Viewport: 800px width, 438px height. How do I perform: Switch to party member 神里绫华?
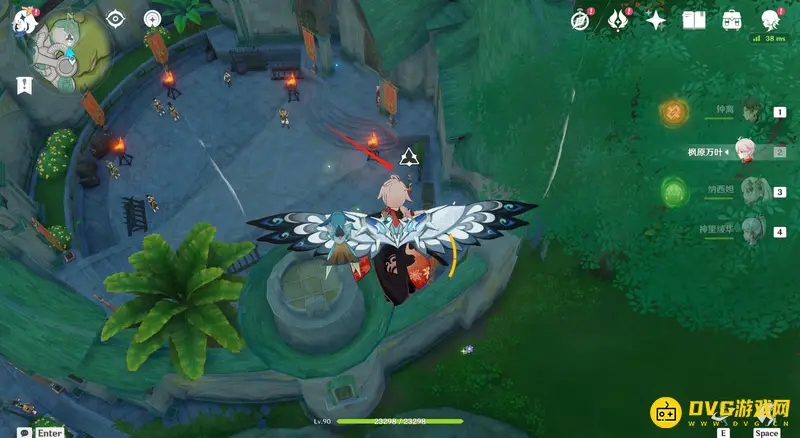pyautogui.click(x=752, y=231)
